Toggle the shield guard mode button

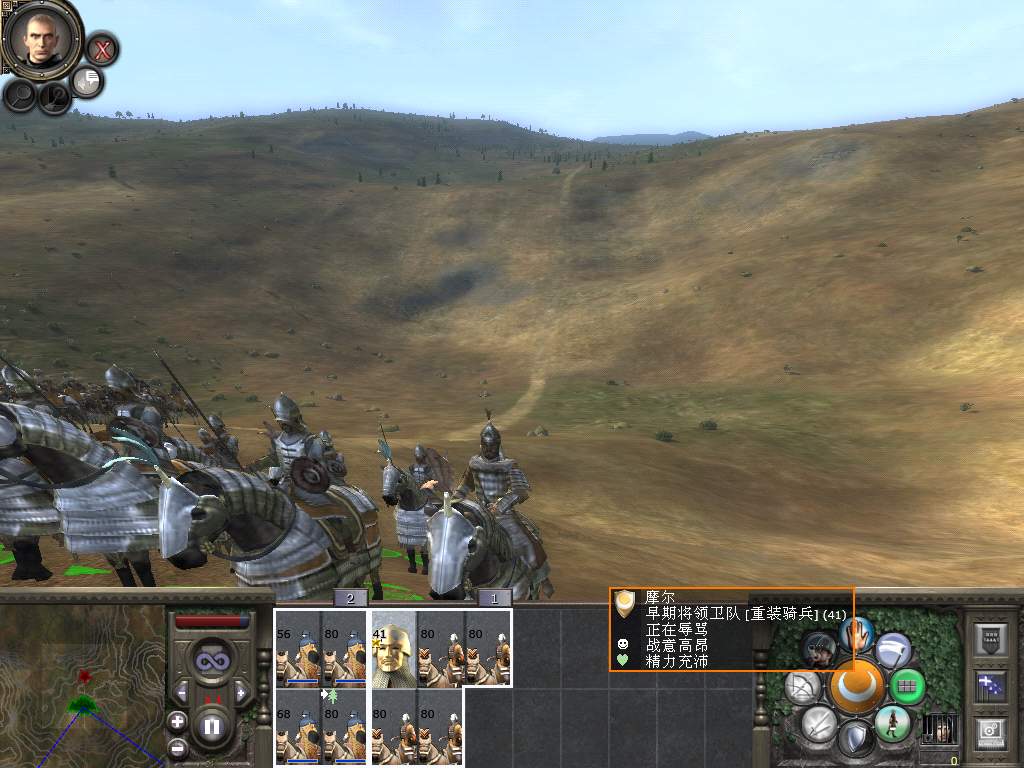click(855, 739)
